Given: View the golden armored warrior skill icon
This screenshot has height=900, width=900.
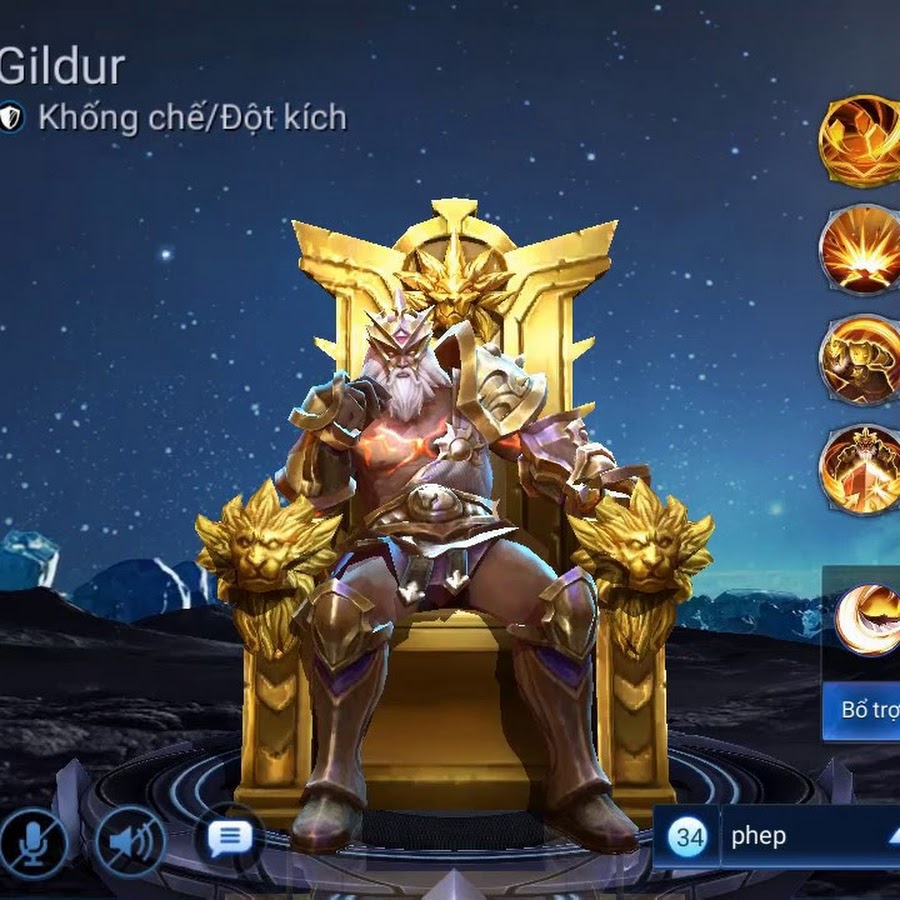Looking at the screenshot, I should coord(860,360).
